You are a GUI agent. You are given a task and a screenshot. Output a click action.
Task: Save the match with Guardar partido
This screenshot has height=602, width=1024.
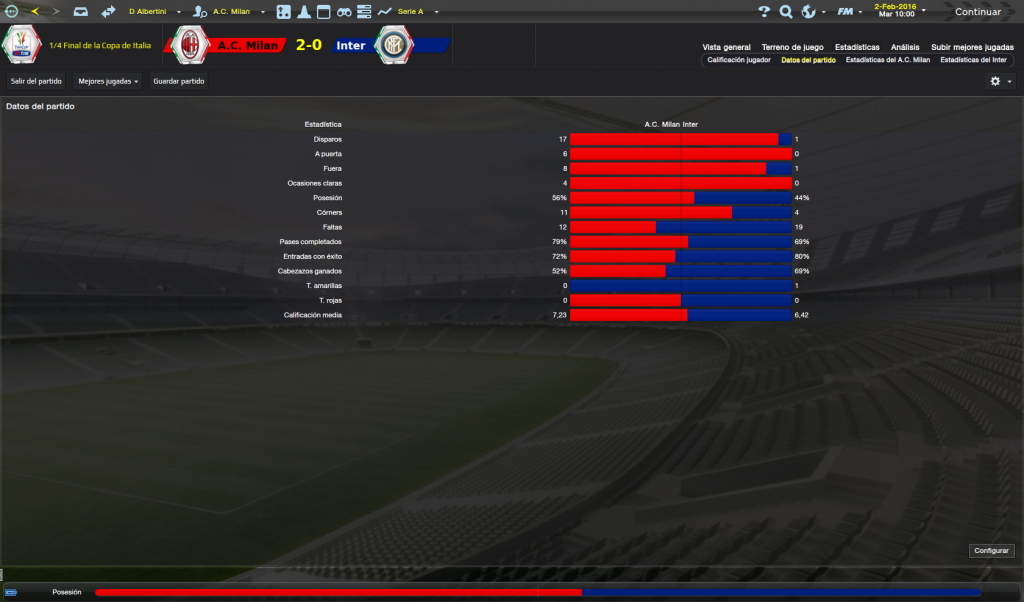point(177,81)
